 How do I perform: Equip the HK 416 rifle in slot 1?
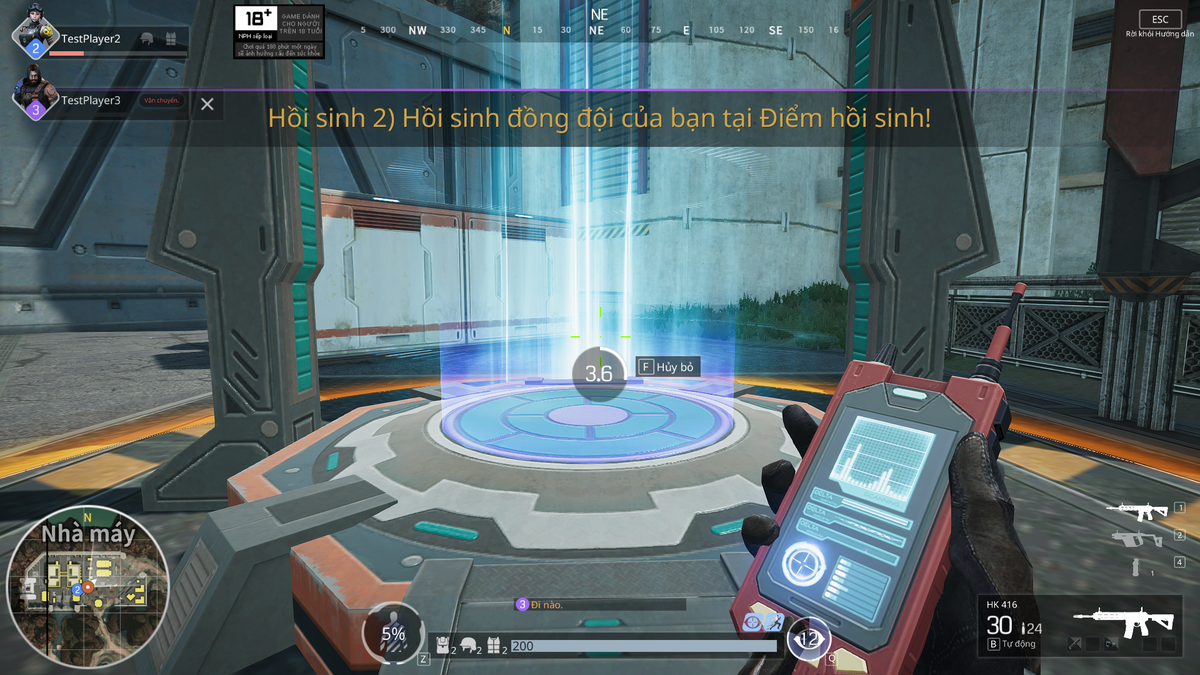point(1138,511)
